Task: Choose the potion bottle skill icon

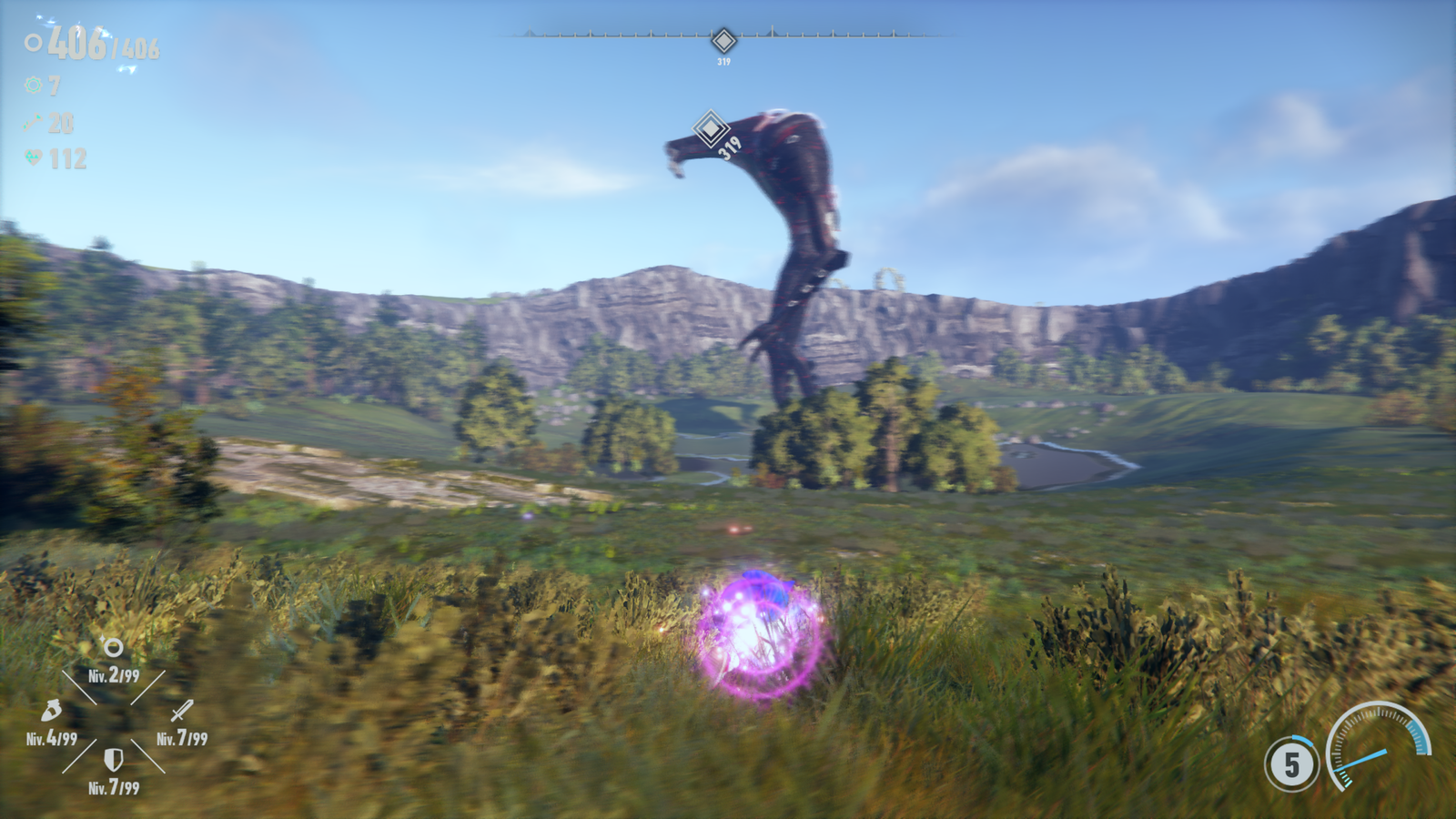Action: tap(52, 711)
